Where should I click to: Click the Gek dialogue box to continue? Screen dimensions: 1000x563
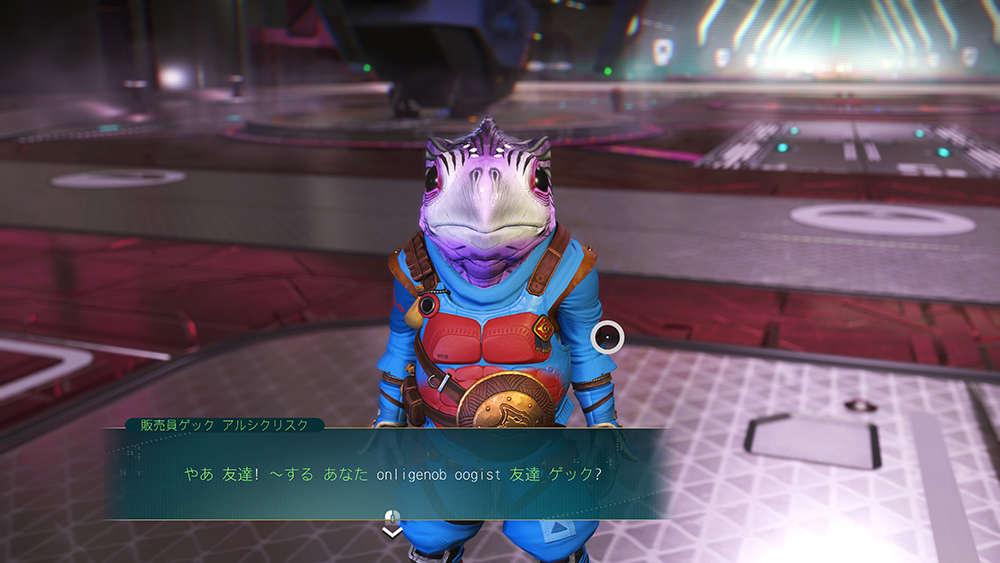pyautogui.click(x=392, y=473)
